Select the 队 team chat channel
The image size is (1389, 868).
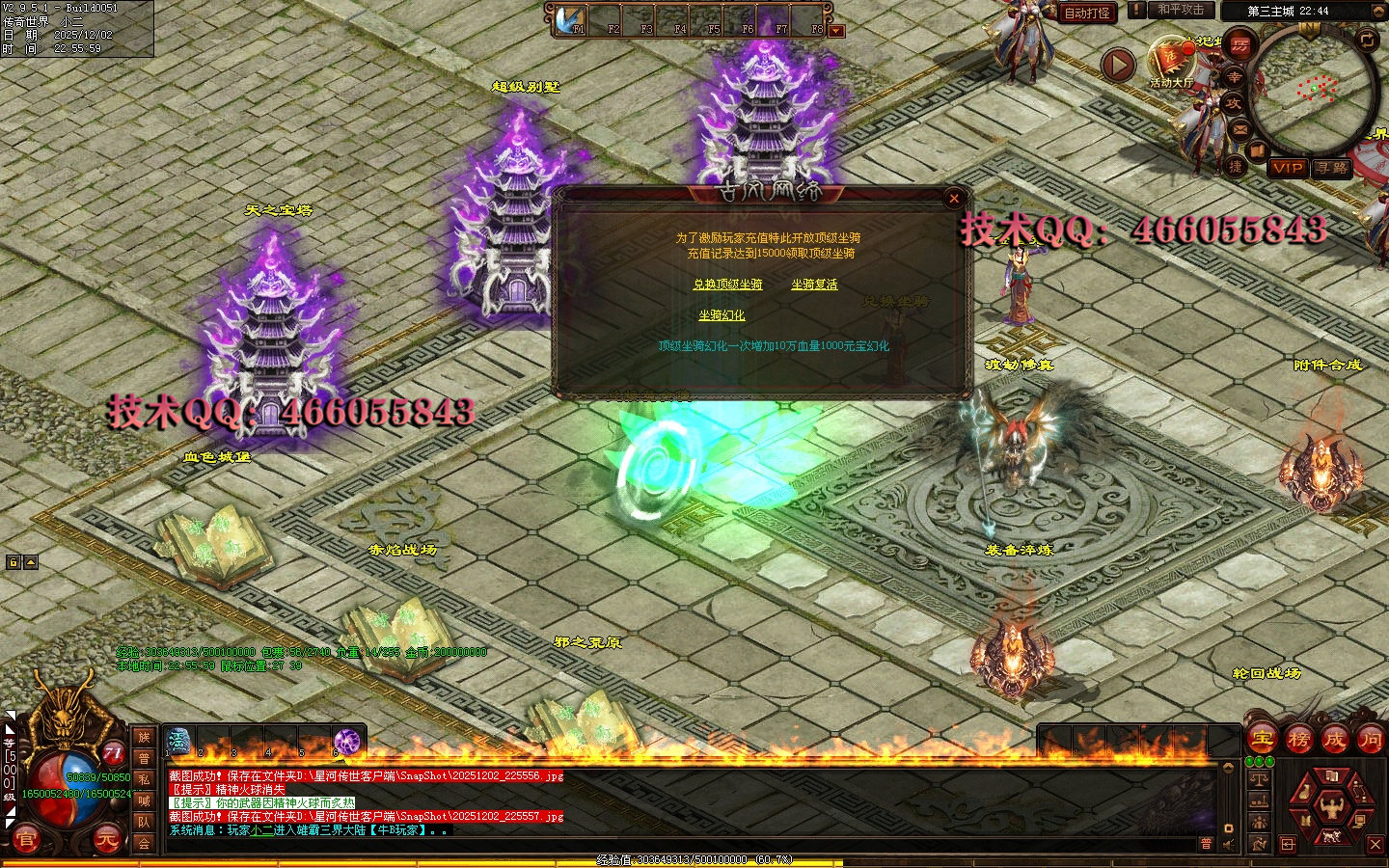tap(144, 822)
